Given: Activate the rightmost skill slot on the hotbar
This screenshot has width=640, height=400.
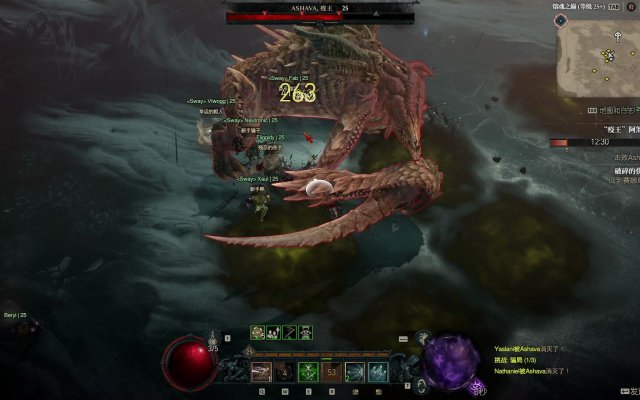Looking at the screenshot, I should click(x=378, y=372).
